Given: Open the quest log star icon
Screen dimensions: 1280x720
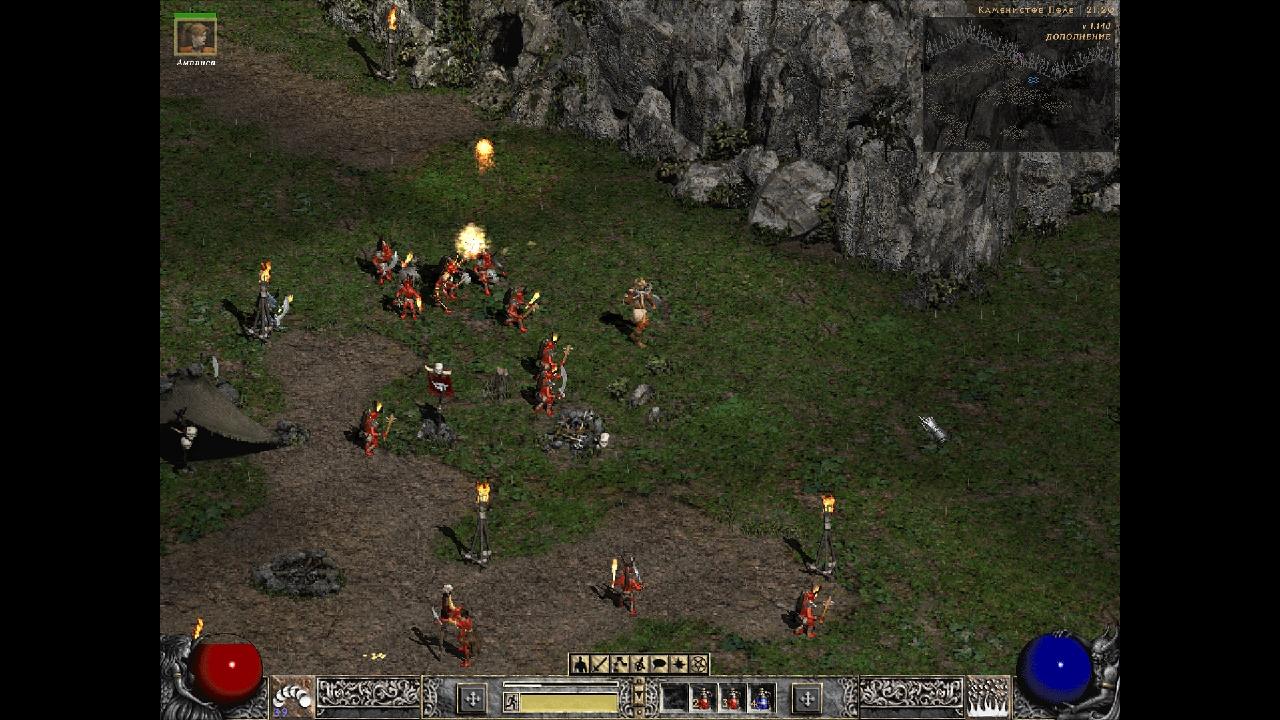Looking at the screenshot, I should [x=679, y=664].
